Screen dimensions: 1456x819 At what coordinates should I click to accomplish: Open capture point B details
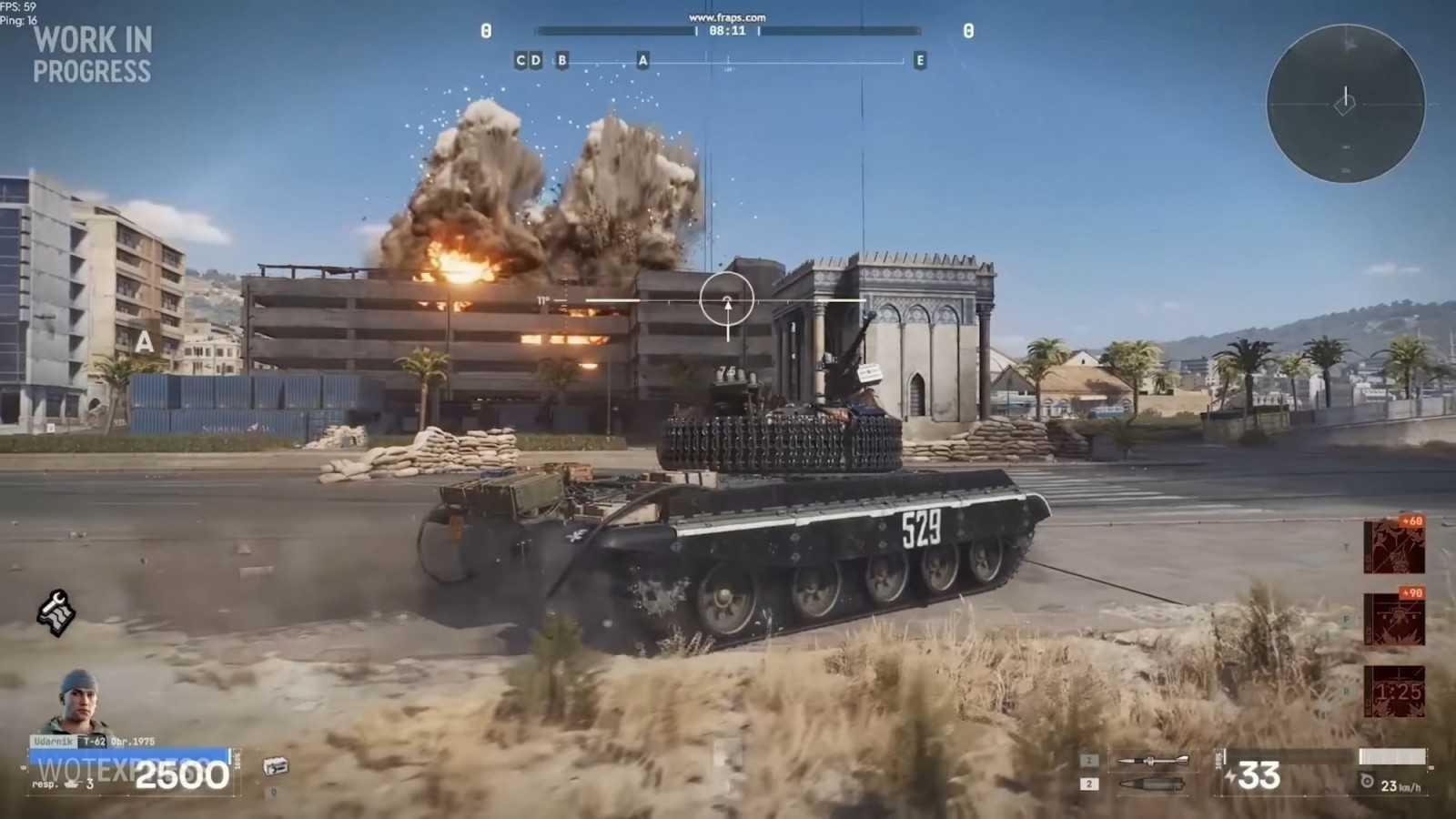click(x=561, y=60)
